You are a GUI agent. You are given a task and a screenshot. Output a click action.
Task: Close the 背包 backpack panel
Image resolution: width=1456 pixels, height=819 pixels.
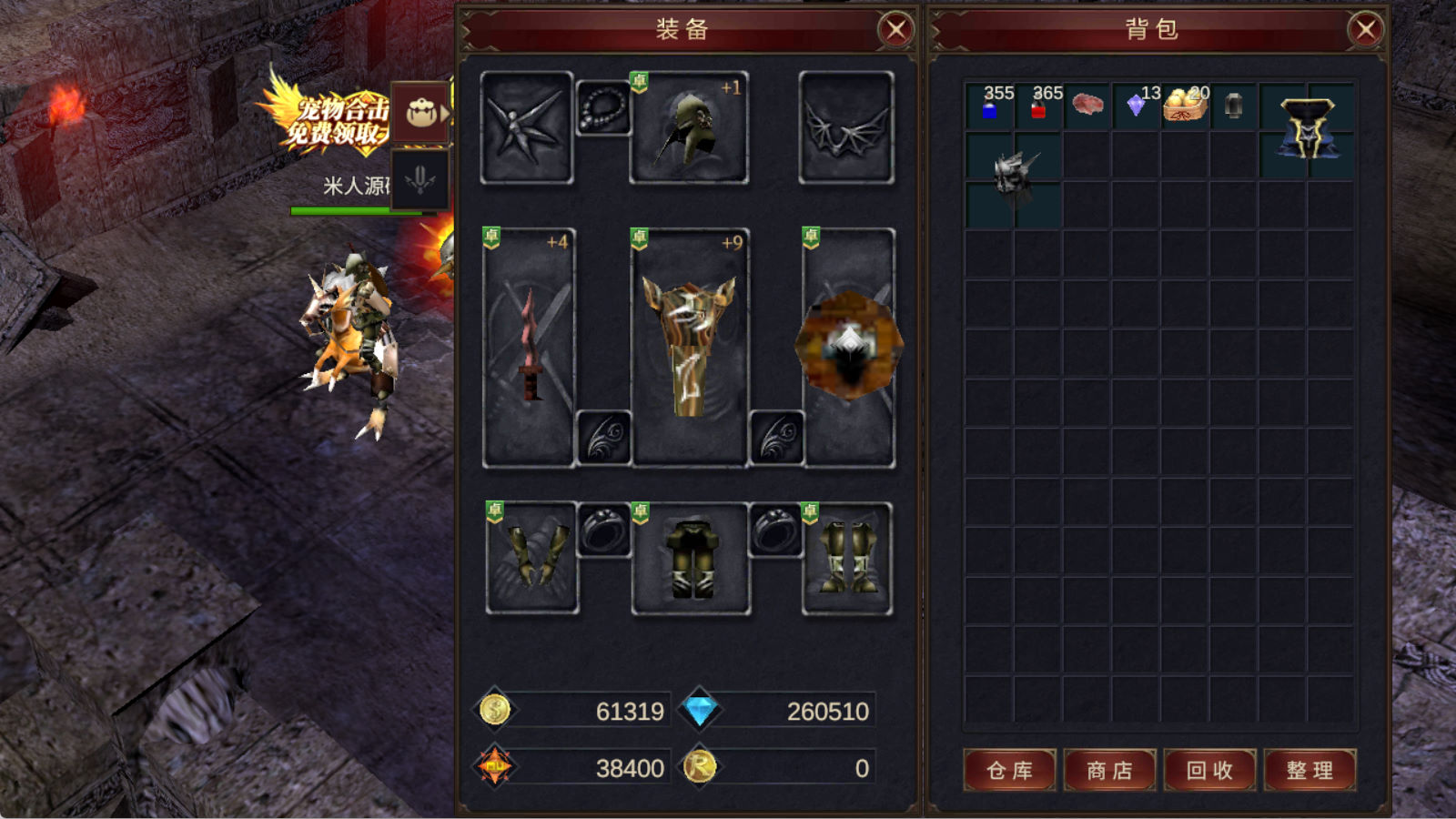(x=1366, y=30)
